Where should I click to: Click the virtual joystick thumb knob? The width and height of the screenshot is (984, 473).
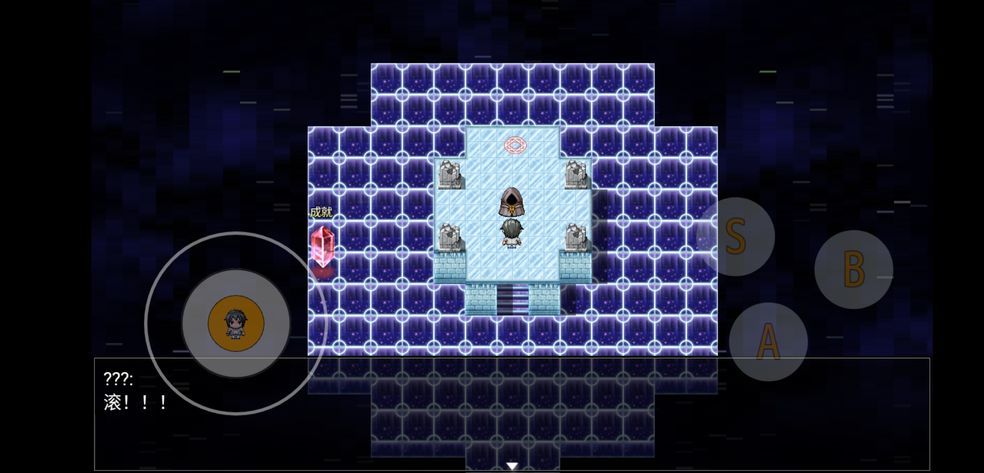pos(236,323)
